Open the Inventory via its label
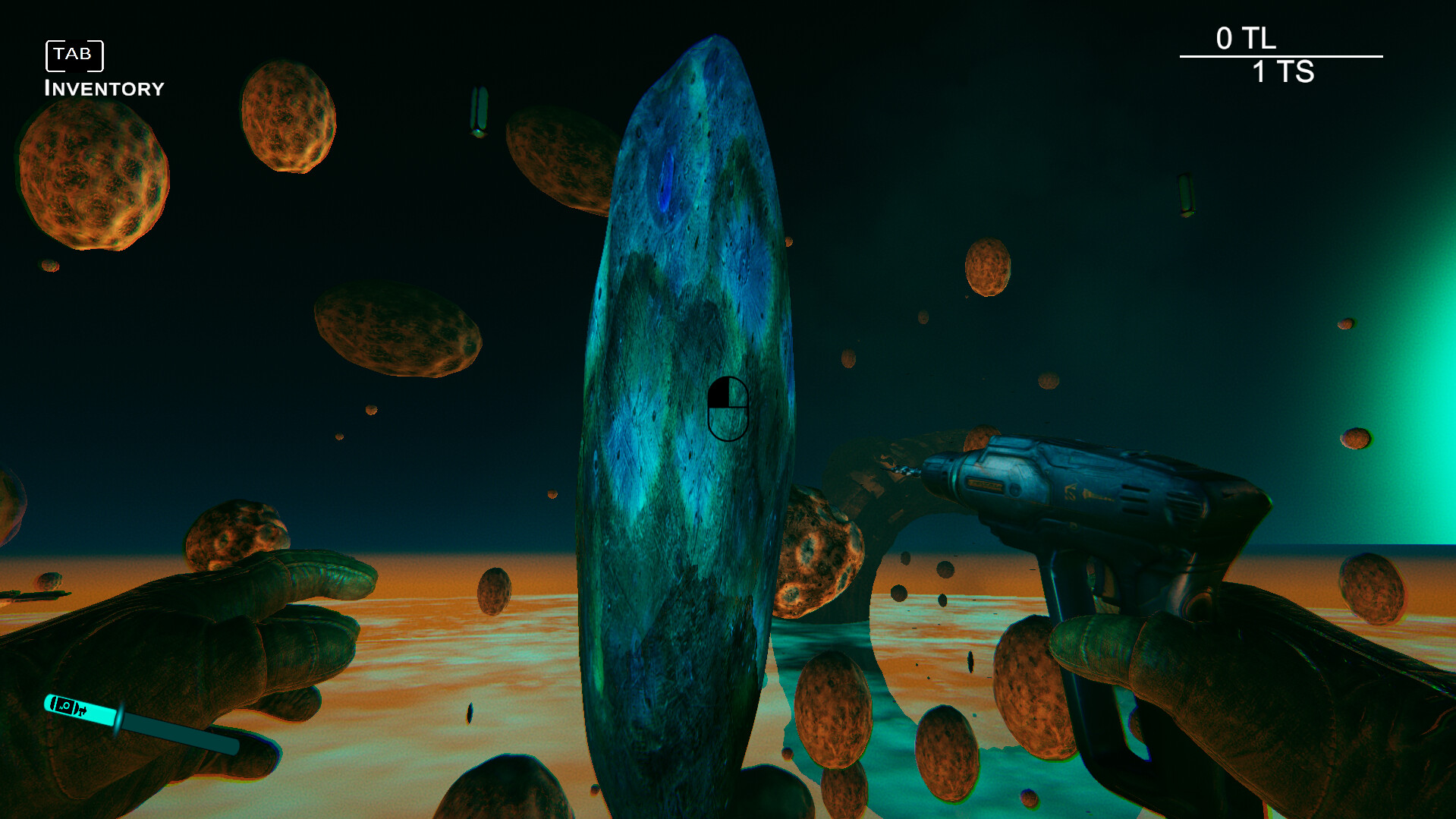 click(104, 87)
